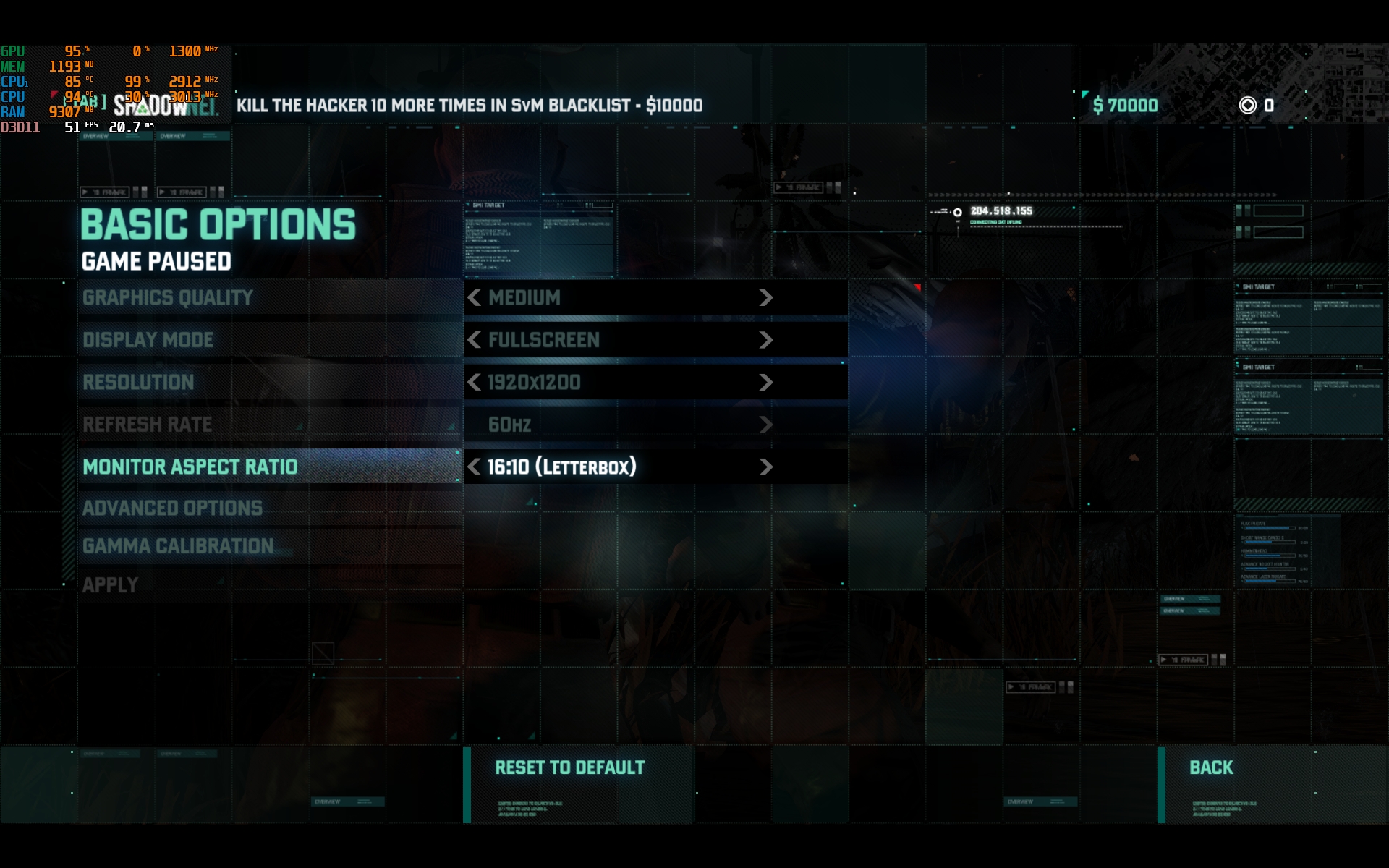The image size is (1389, 868).
Task: Change 16:10 Letterbox to previous aspect ratio
Action: [475, 467]
